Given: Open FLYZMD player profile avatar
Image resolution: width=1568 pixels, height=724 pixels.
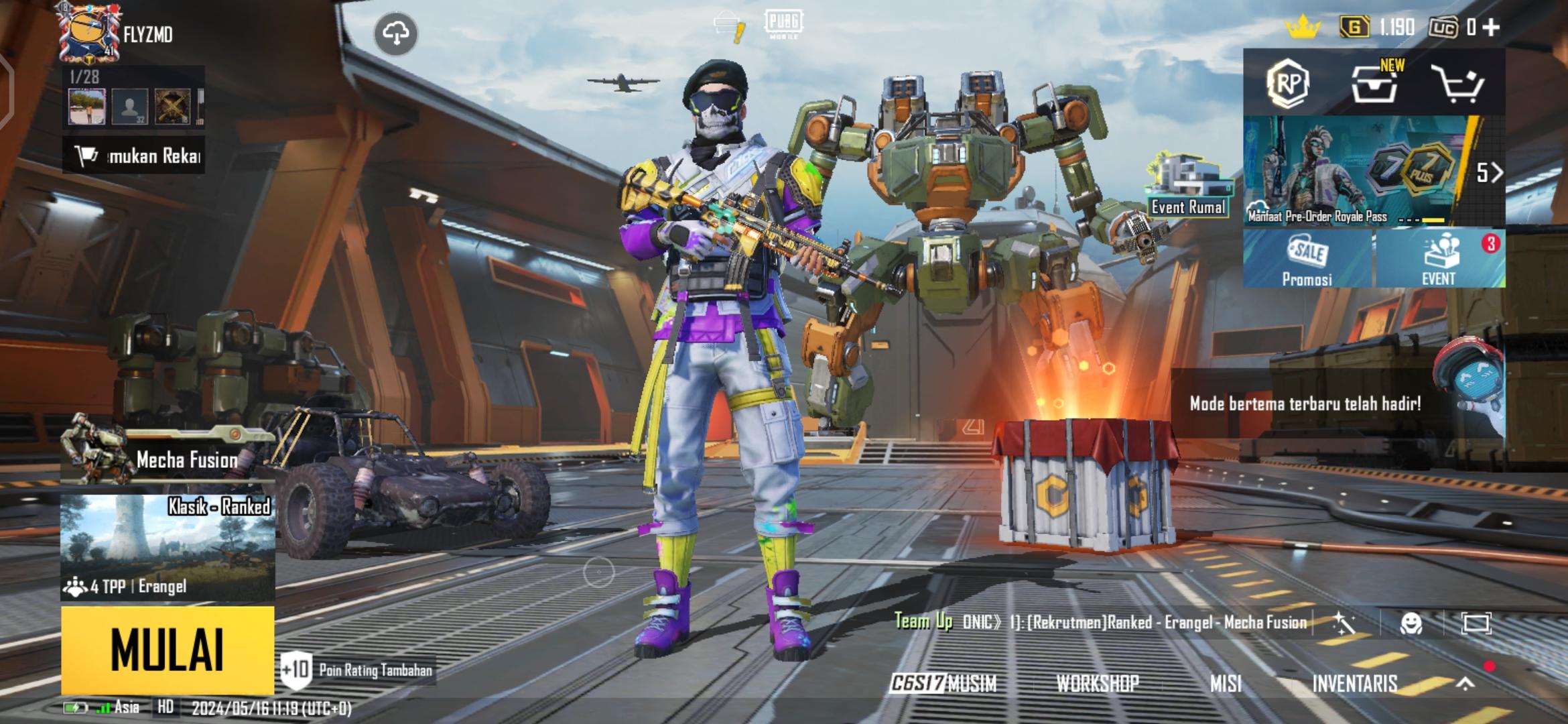Looking at the screenshot, I should (87, 34).
